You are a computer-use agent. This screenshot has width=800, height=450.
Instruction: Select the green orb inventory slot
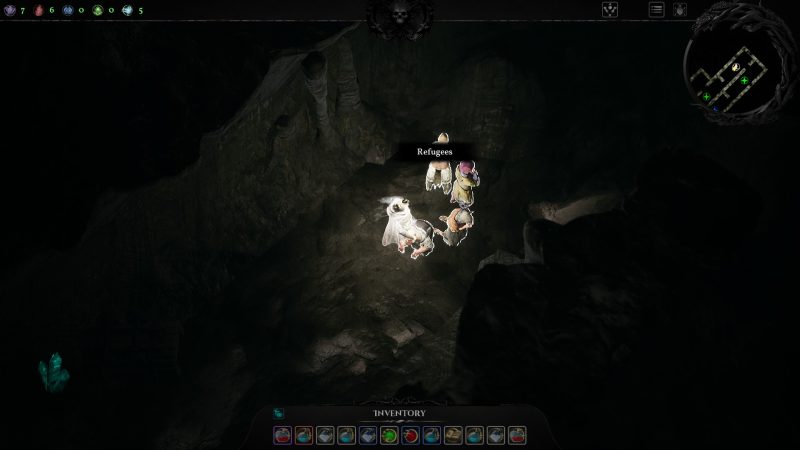[x=389, y=435]
